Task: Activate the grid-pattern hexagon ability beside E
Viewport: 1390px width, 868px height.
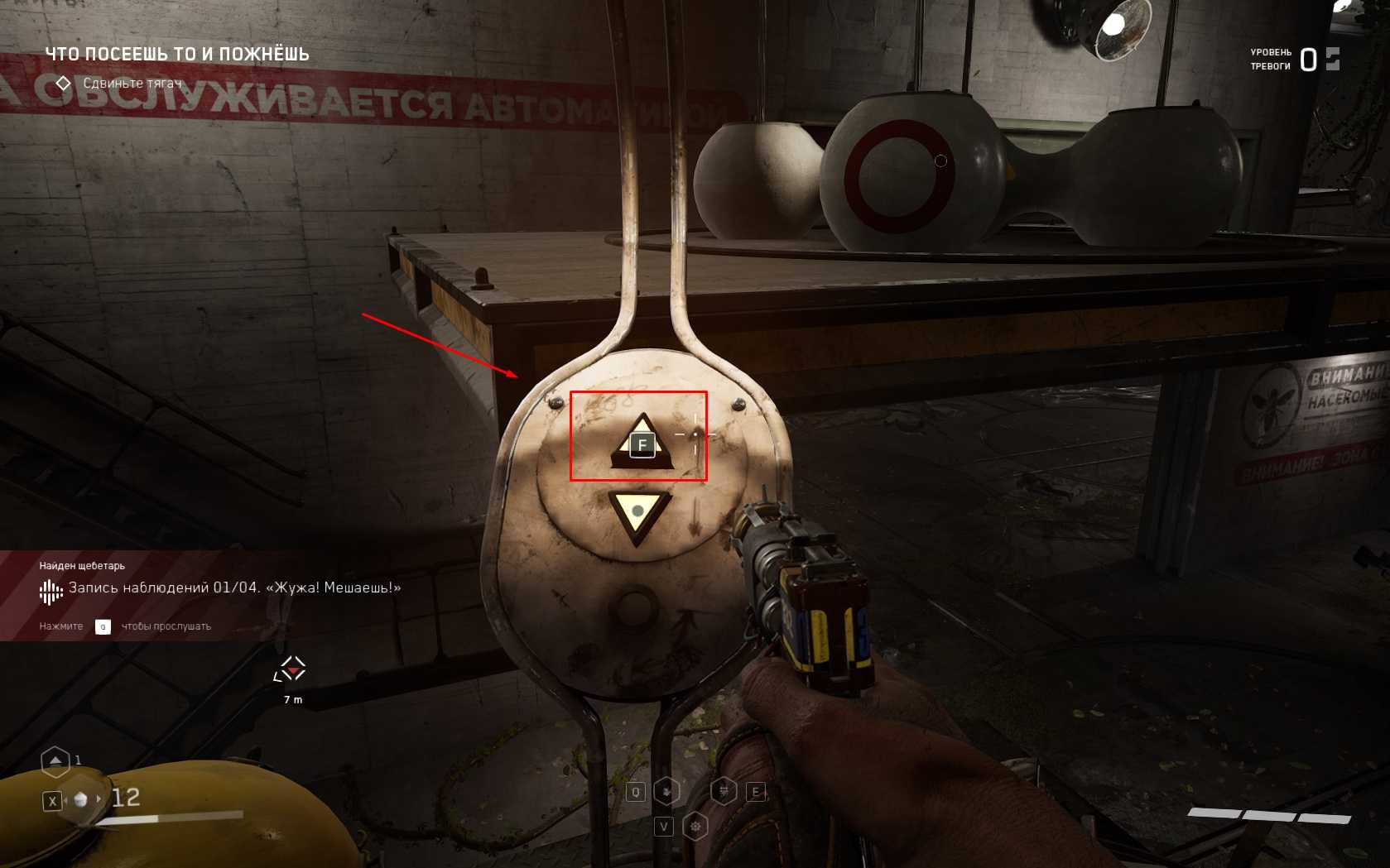Action: point(724,792)
